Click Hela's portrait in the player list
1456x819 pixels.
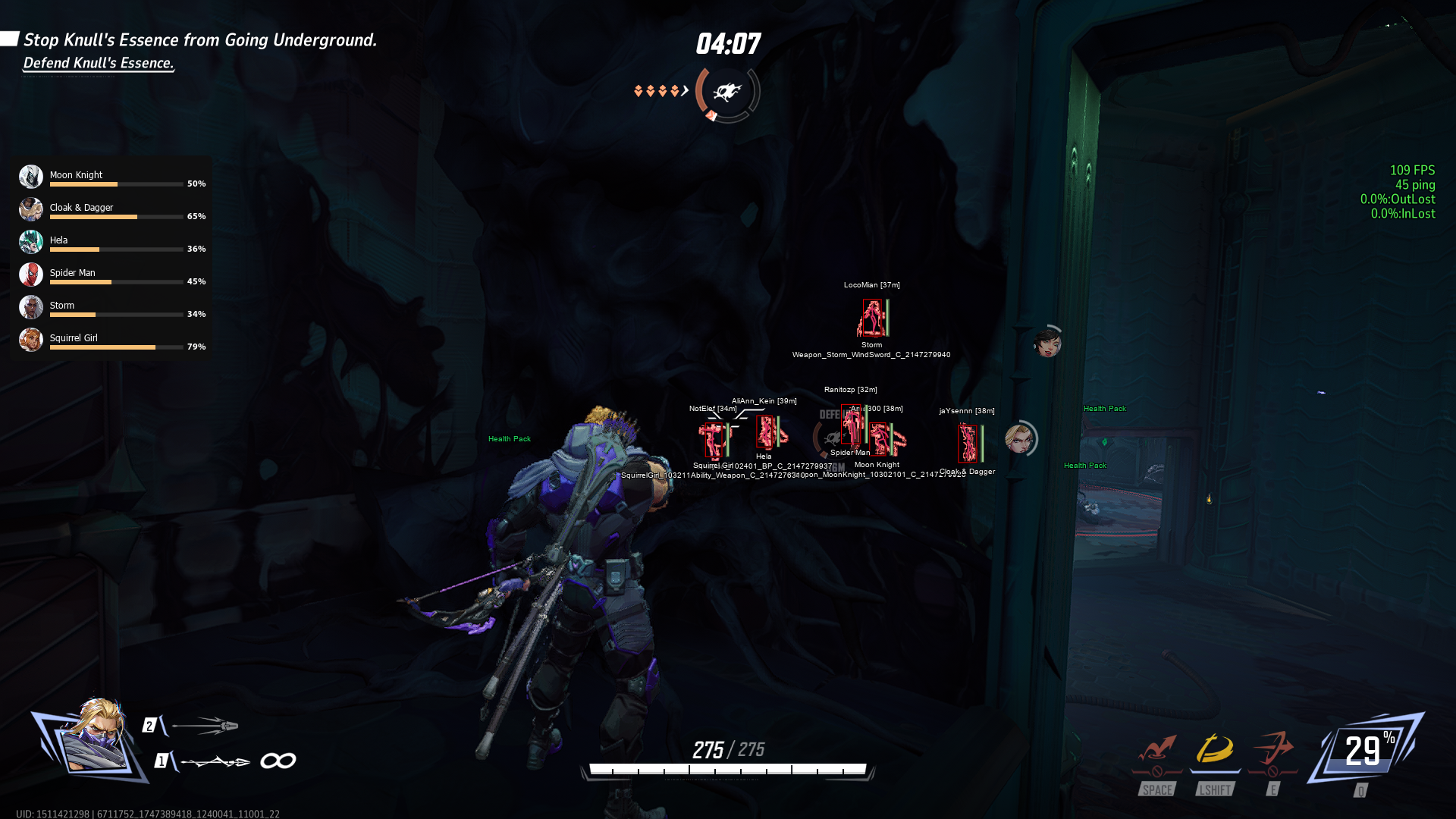point(31,242)
